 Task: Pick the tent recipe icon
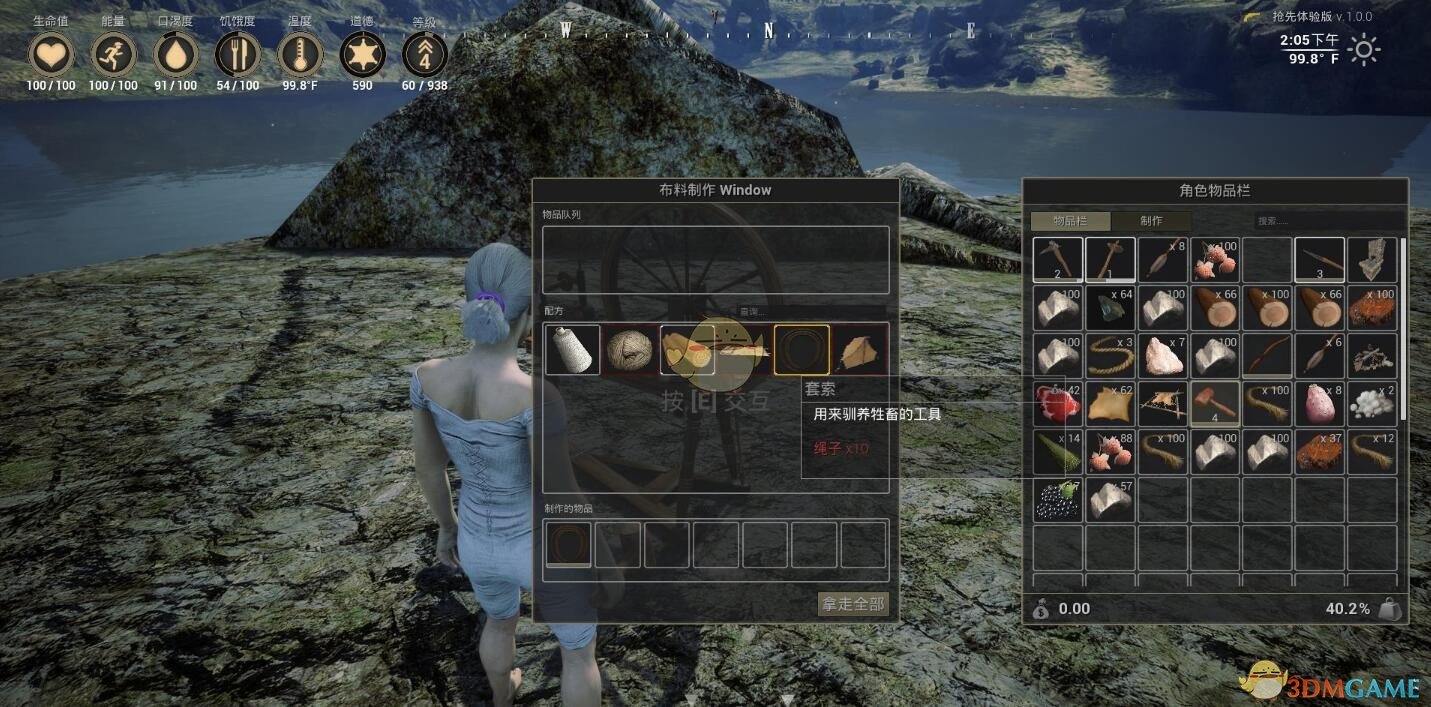tap(859, 350)
